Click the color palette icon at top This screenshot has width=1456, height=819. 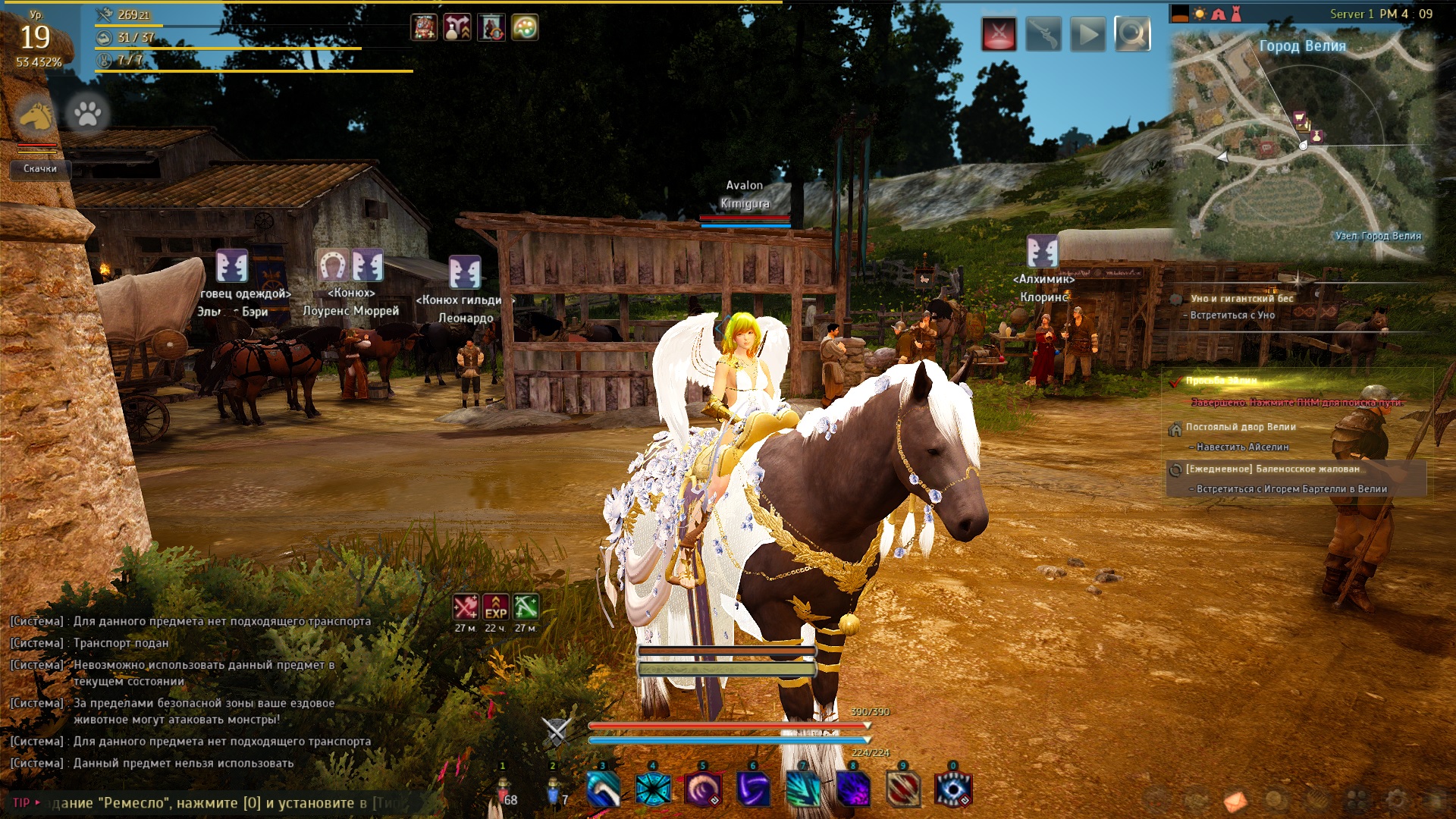pyautogui.click(x=525, y=28)
